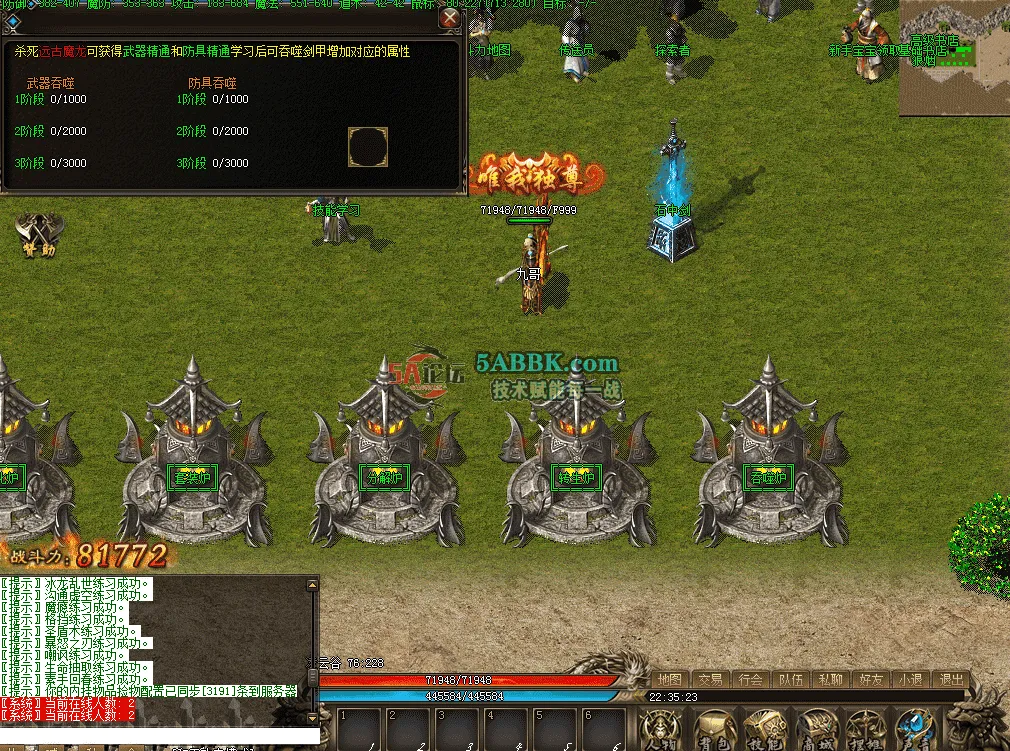Open the 交易 trade button
The height and width of the screenshot is (751, 1010).
coord(710,680)
